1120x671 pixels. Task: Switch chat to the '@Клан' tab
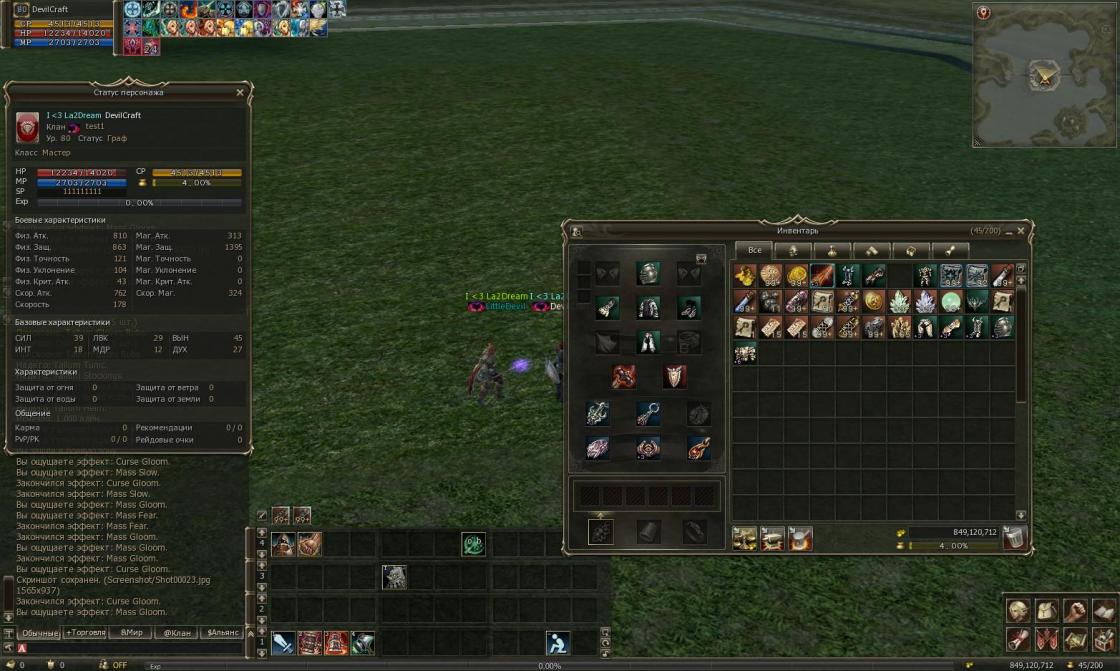point(177,632)
